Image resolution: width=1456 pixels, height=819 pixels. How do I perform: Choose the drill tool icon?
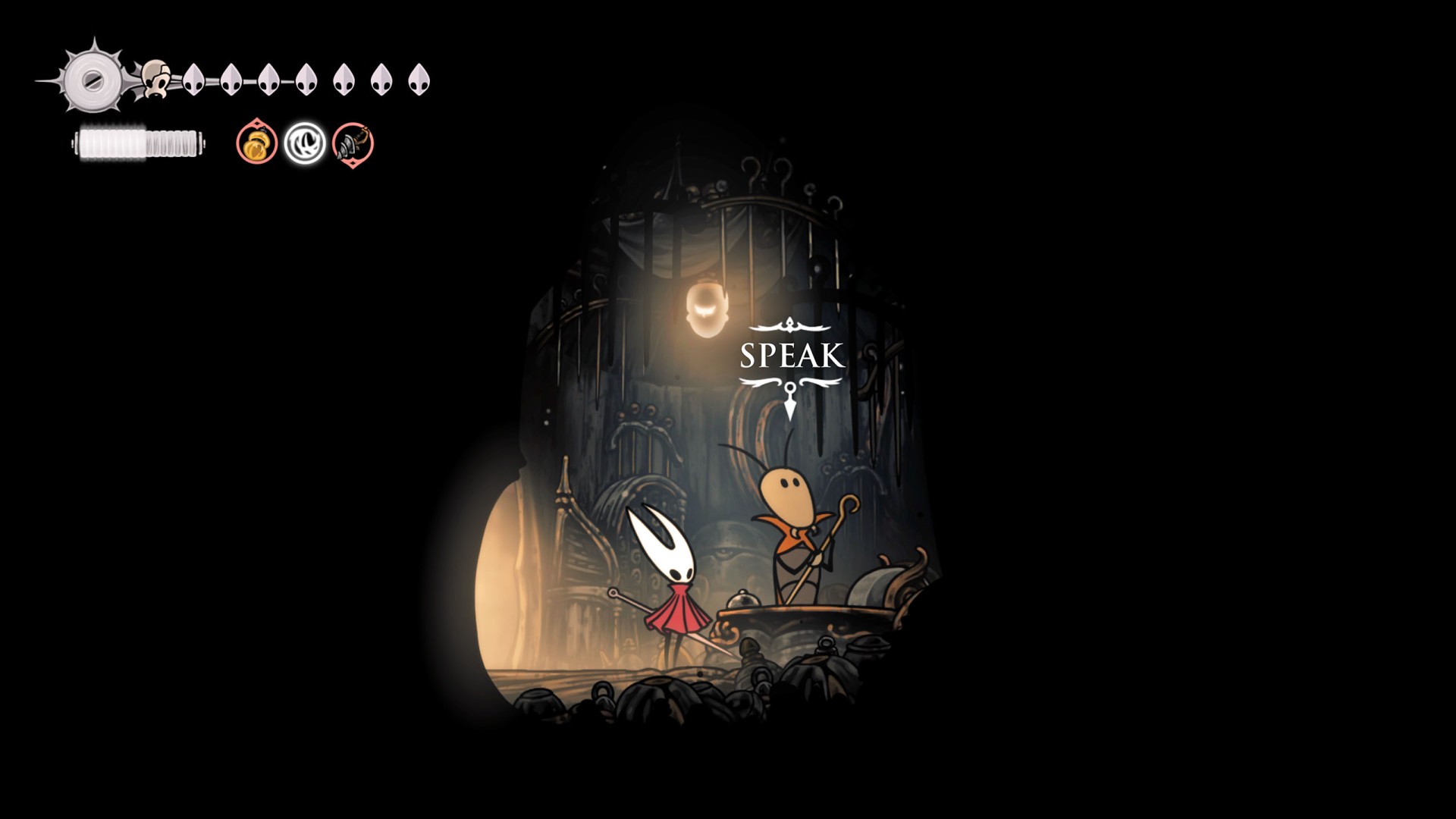353,143
